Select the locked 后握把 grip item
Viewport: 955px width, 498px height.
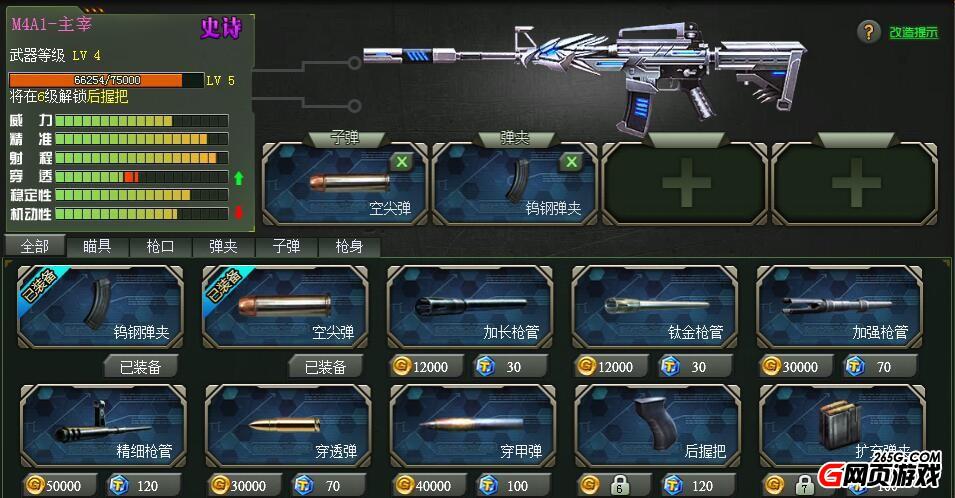click(x=656, y=426)
